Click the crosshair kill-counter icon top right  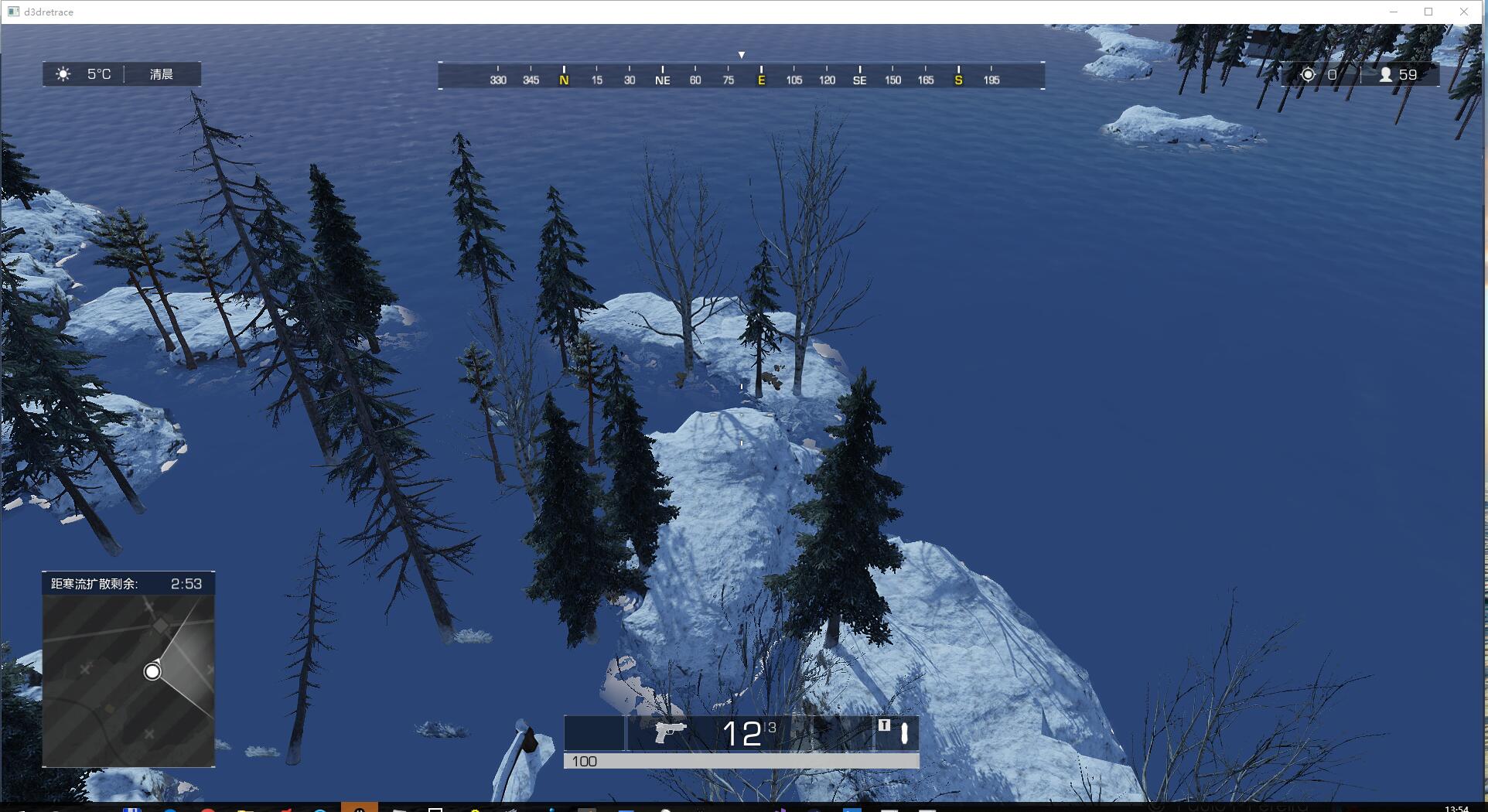coord(1309,74)
